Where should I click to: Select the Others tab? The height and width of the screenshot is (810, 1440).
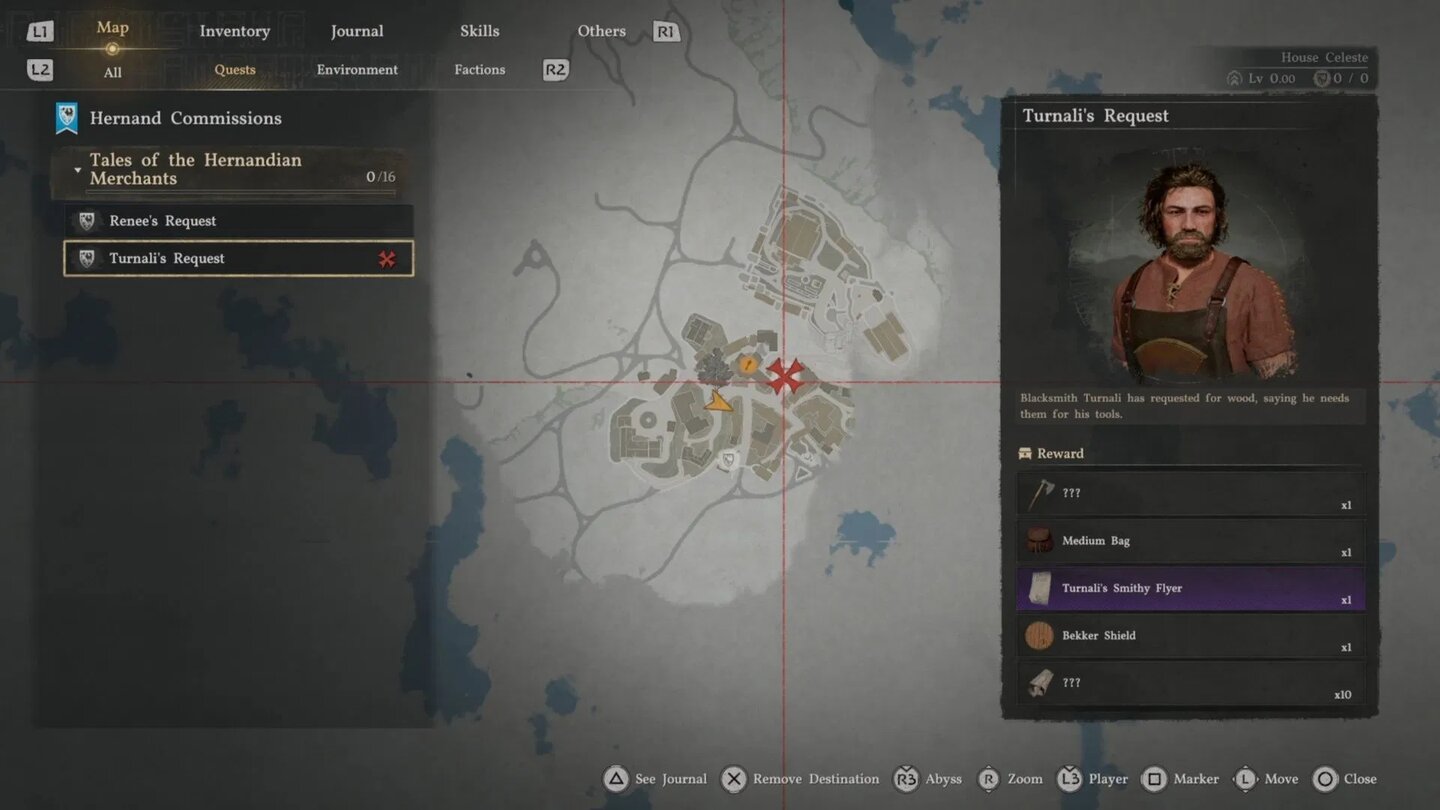point(601,31)
